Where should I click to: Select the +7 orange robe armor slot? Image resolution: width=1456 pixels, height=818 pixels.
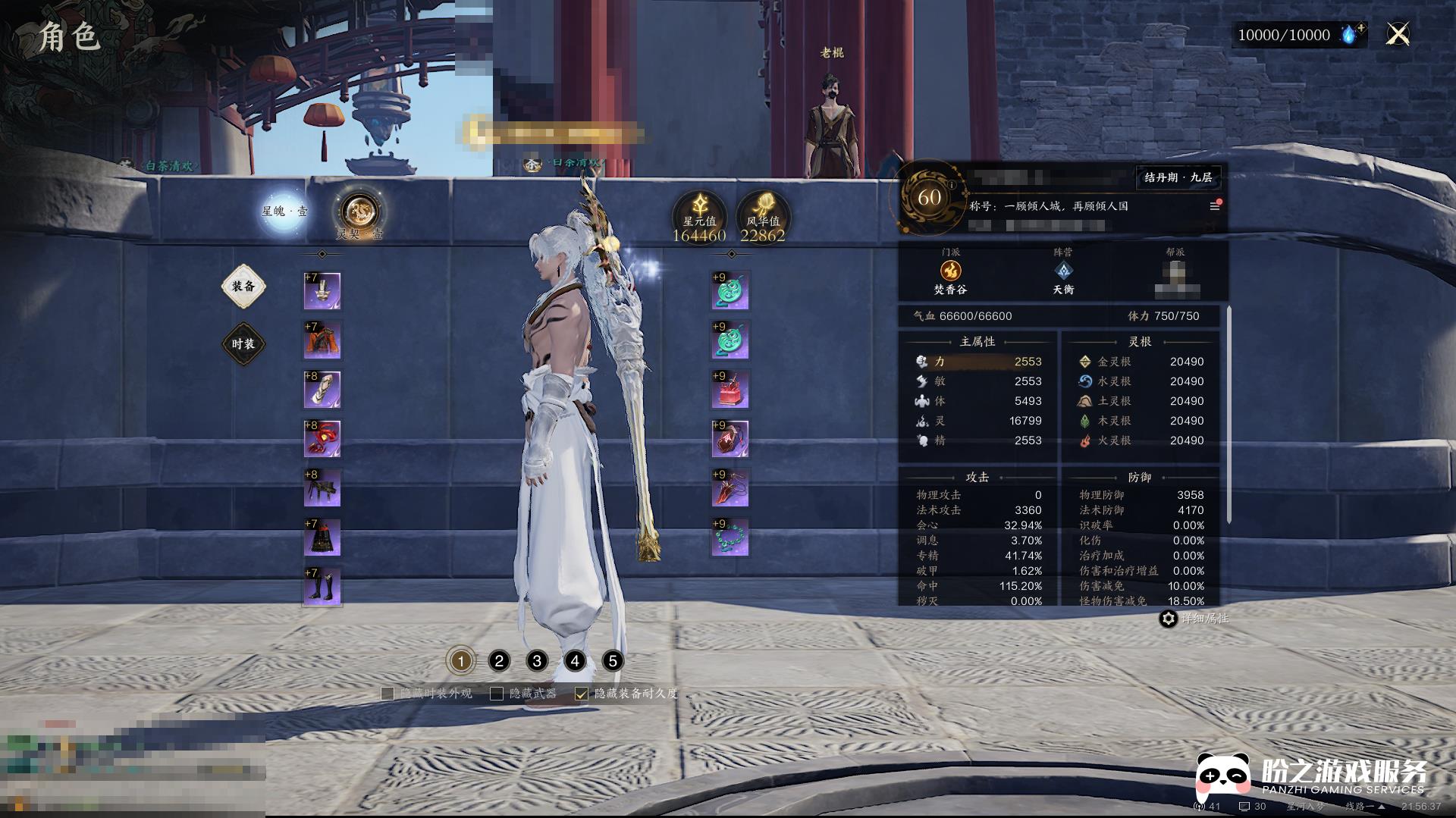click(x=322, y=340)
